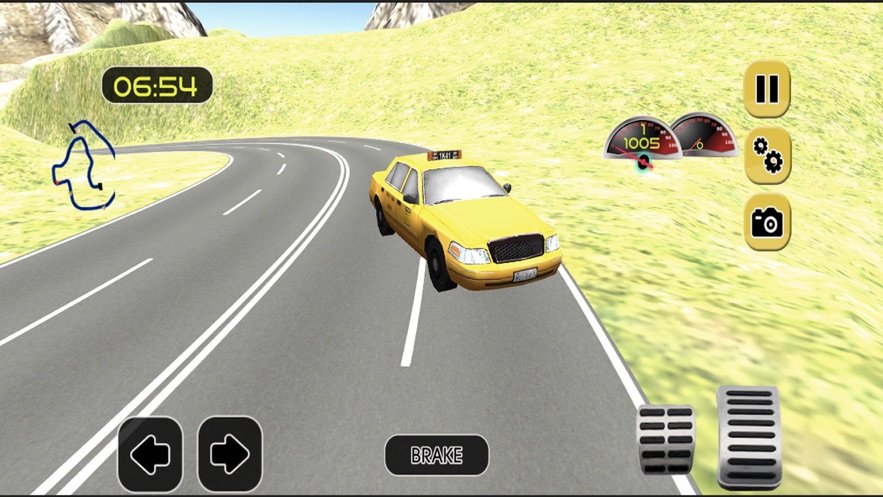
Task: Pause the game with the pause button
Action: 767,89
